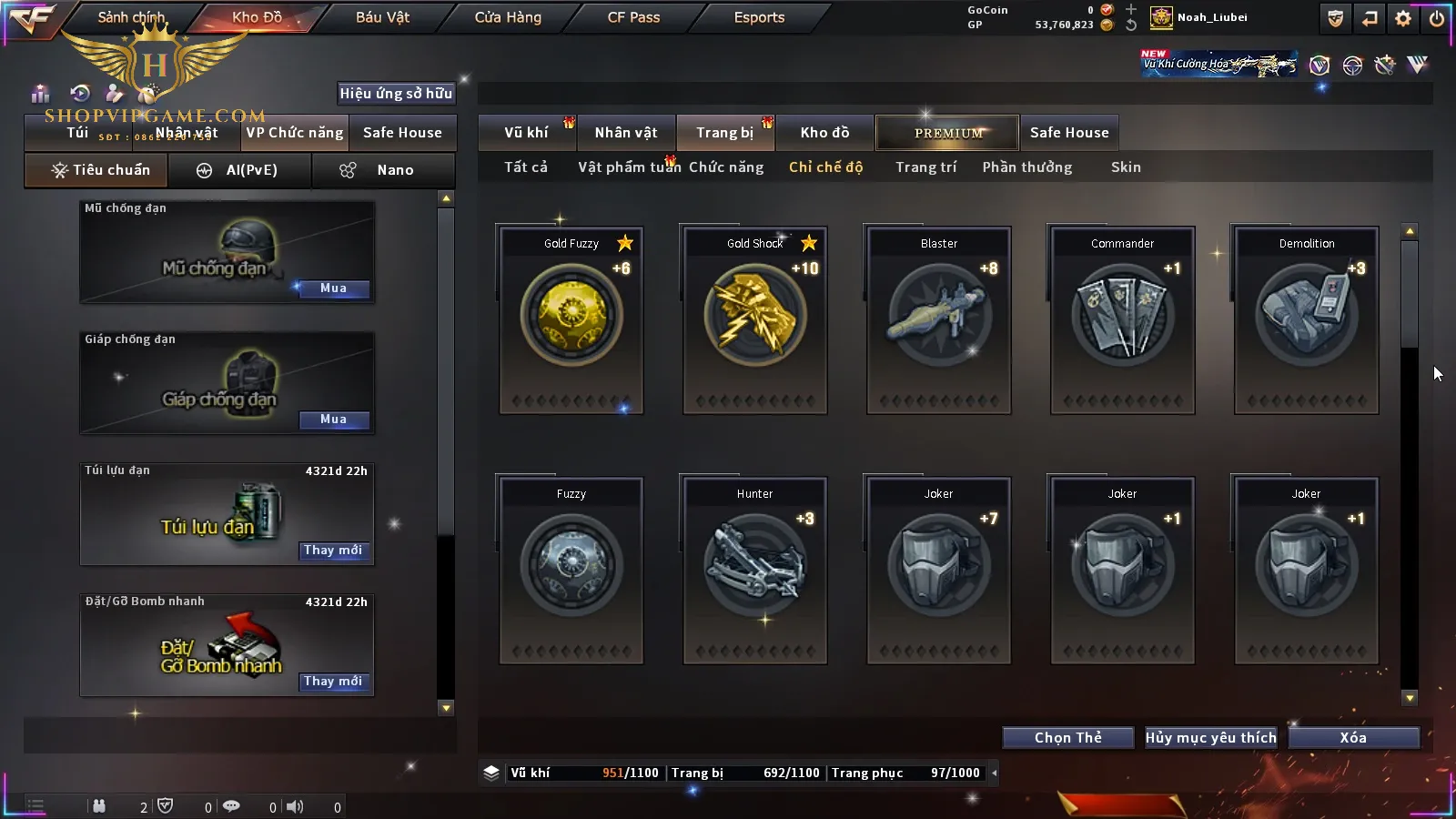Open the Skin filter tab
1456x819 pixels.
click(1126, 167)
